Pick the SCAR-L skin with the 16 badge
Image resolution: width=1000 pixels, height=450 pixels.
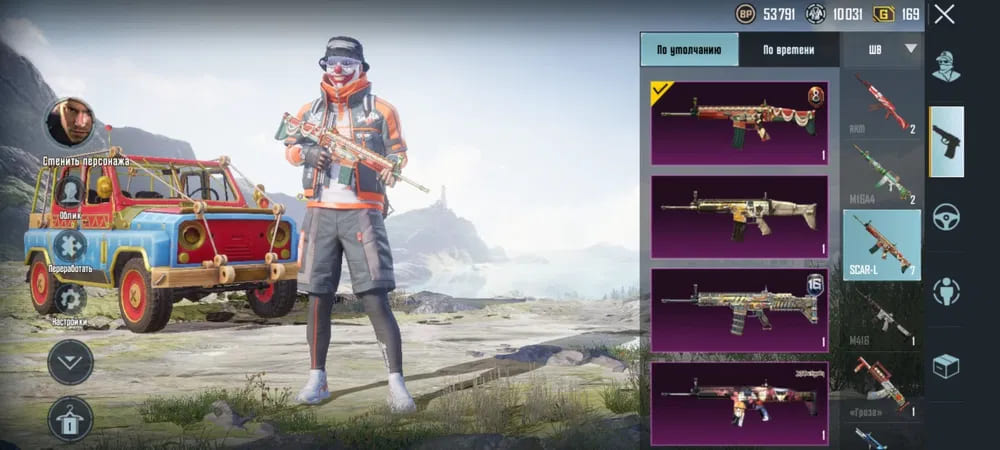pyautogui.click(x=739, y=309)
